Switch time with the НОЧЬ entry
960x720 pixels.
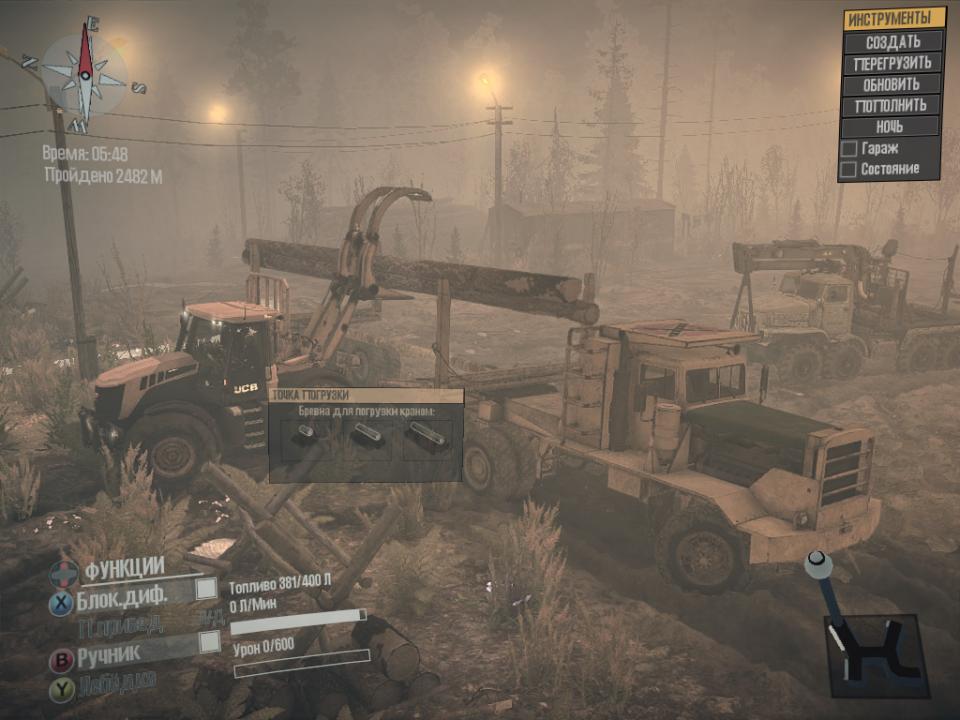click(891, 127)
